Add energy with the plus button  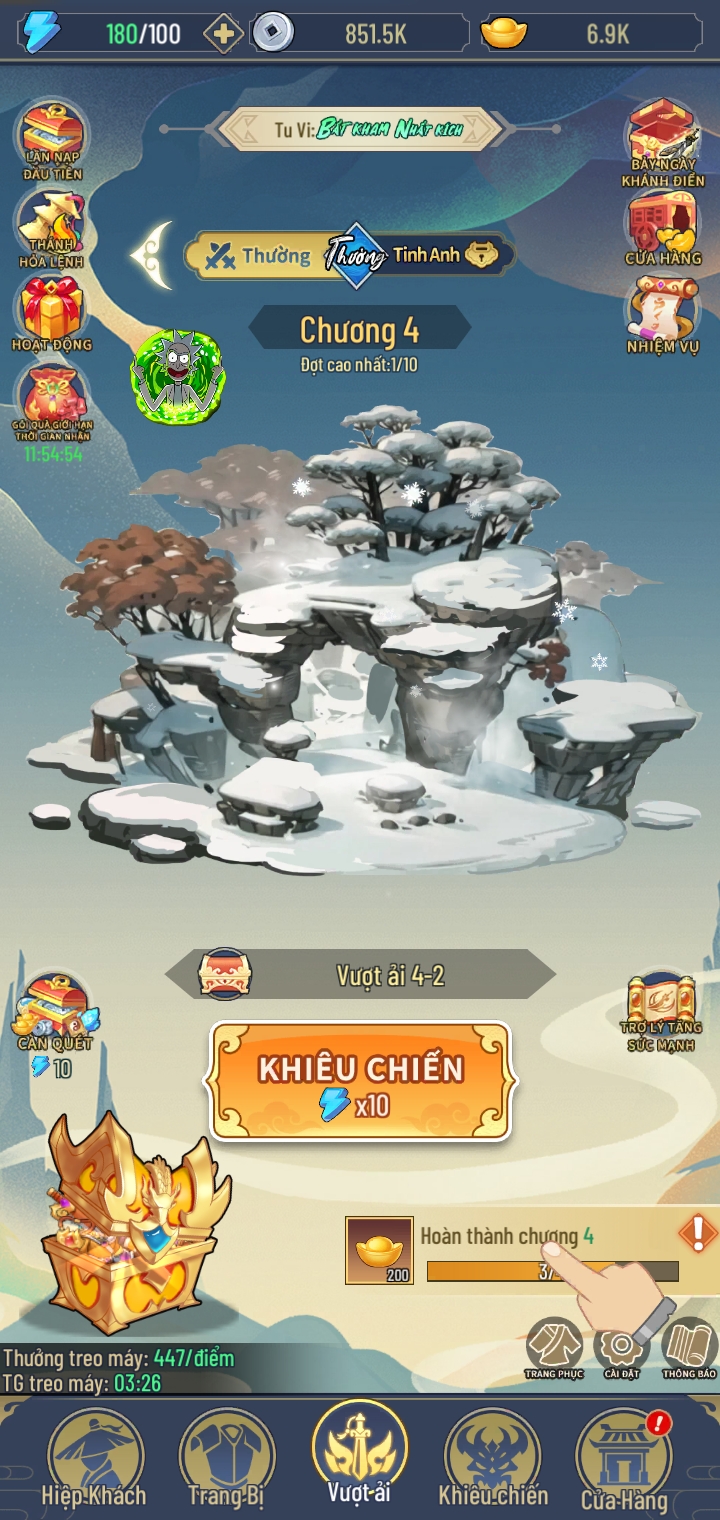[222, 34]
